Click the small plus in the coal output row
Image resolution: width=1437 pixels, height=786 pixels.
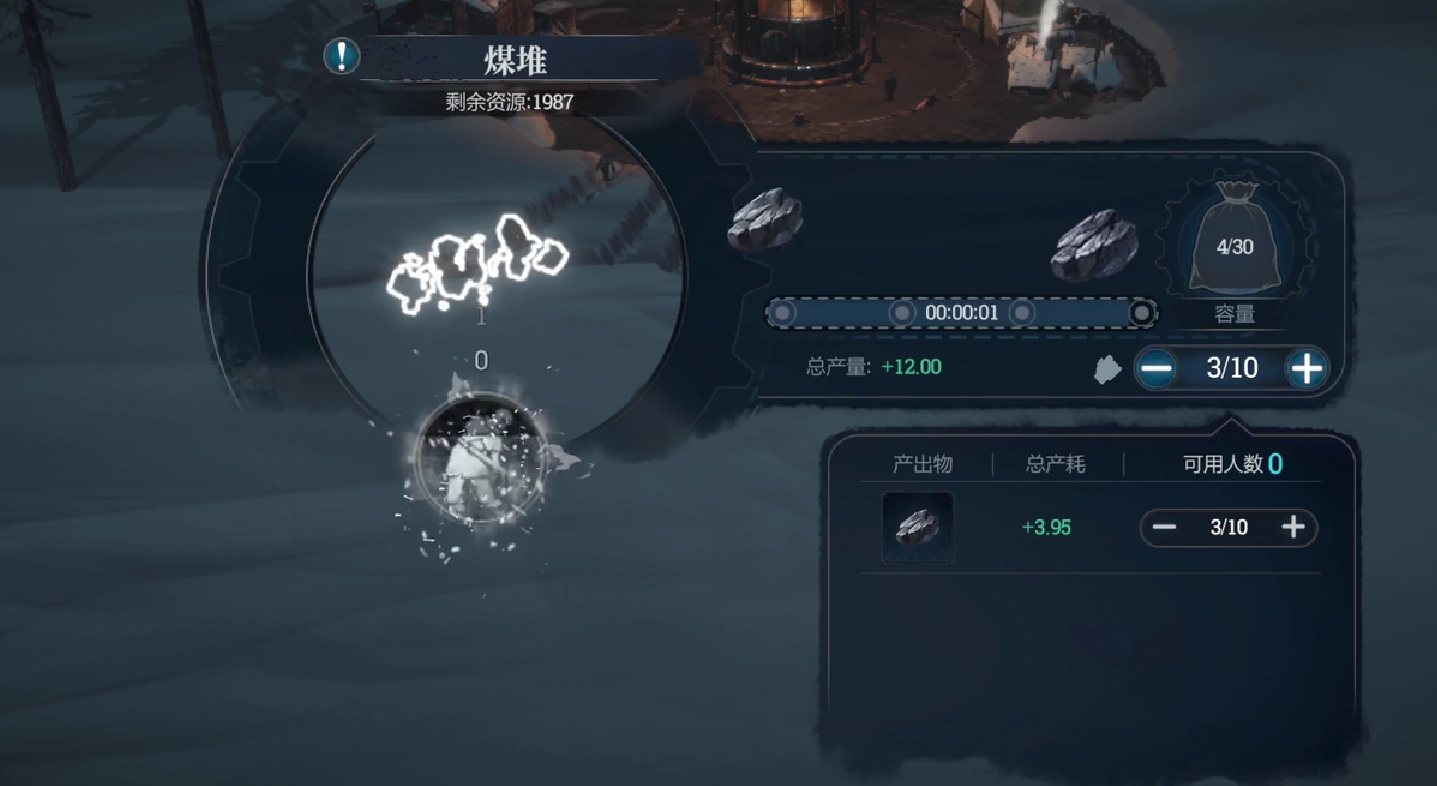[1293, 527]
